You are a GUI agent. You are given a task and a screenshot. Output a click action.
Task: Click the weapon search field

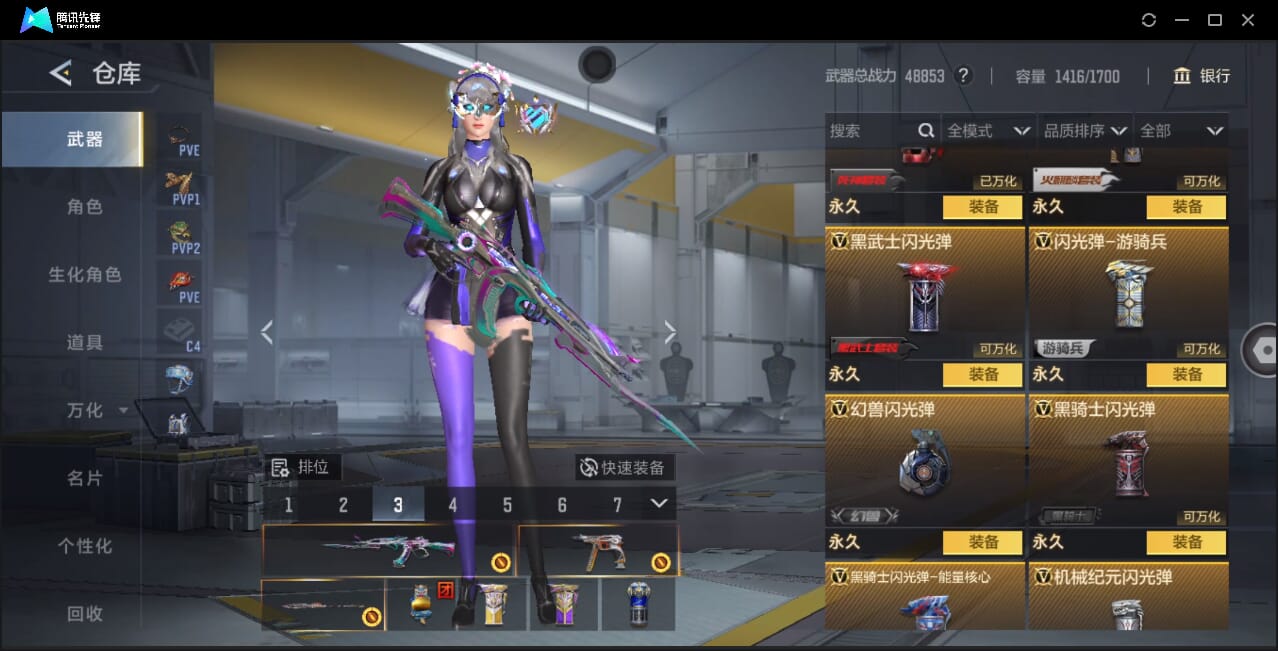pyautogui.click(x=870, y=131)
